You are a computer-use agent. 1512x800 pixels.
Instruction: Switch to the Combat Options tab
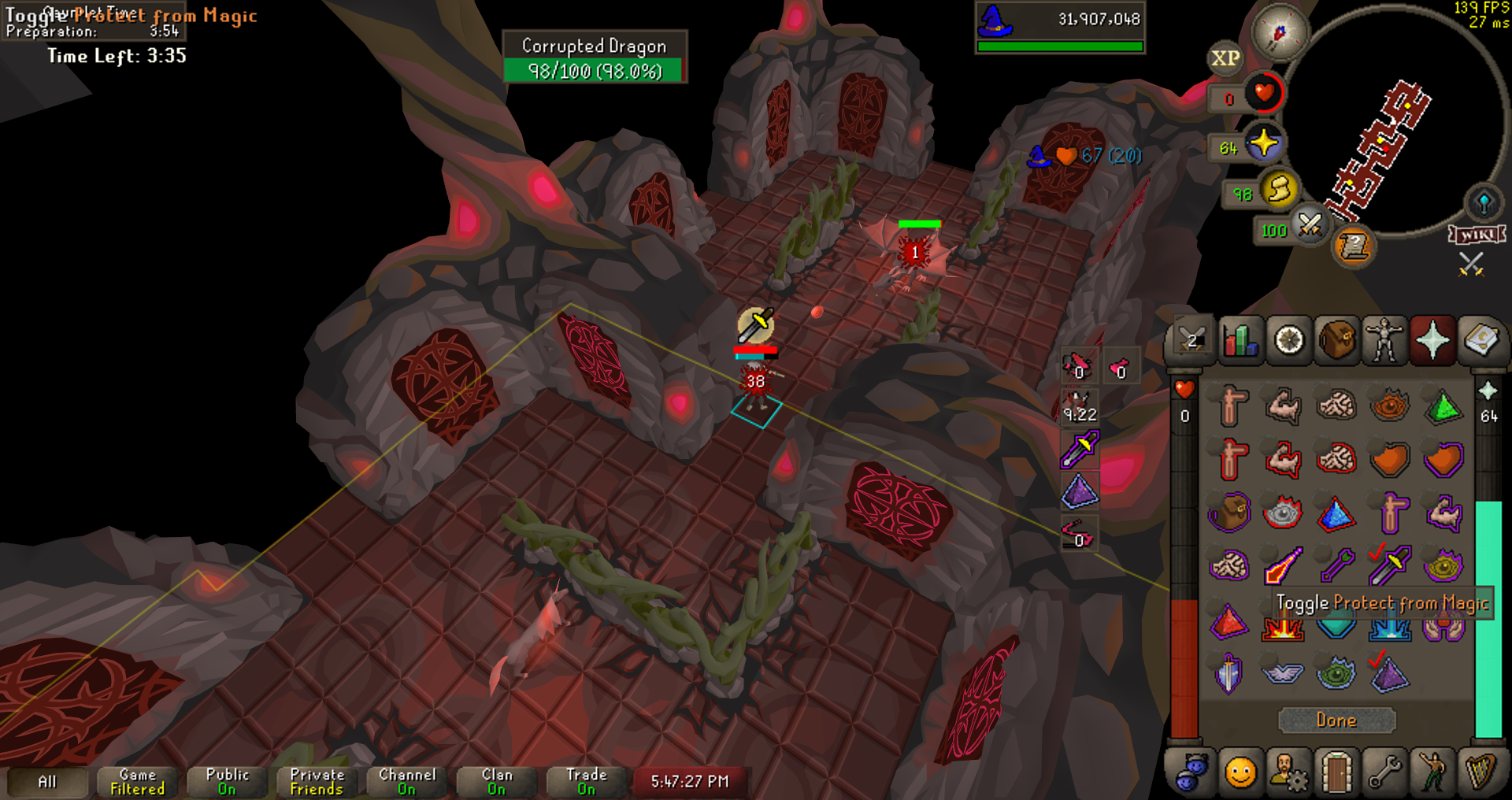coord(1191,341)
